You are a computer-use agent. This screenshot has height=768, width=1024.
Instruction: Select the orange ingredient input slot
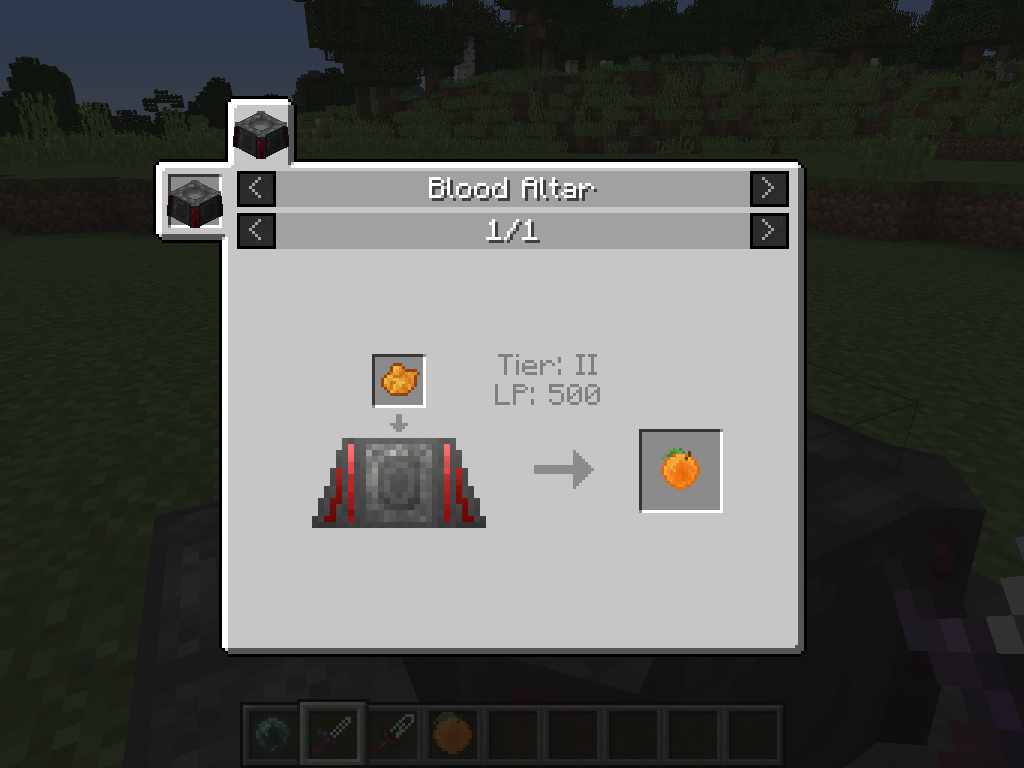tap(399, 380)
